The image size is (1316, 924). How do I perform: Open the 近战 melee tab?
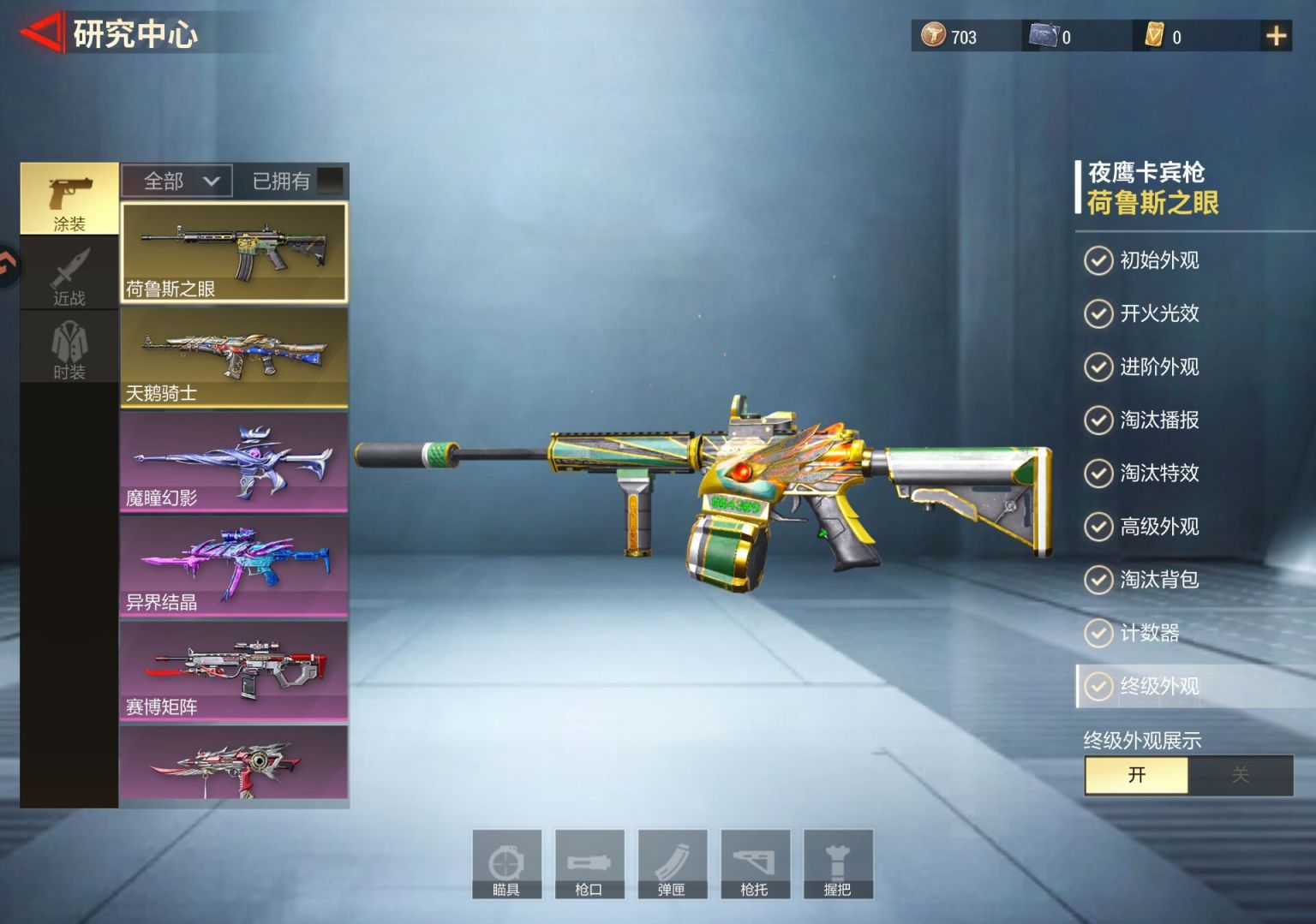click(x=69, y=274)
